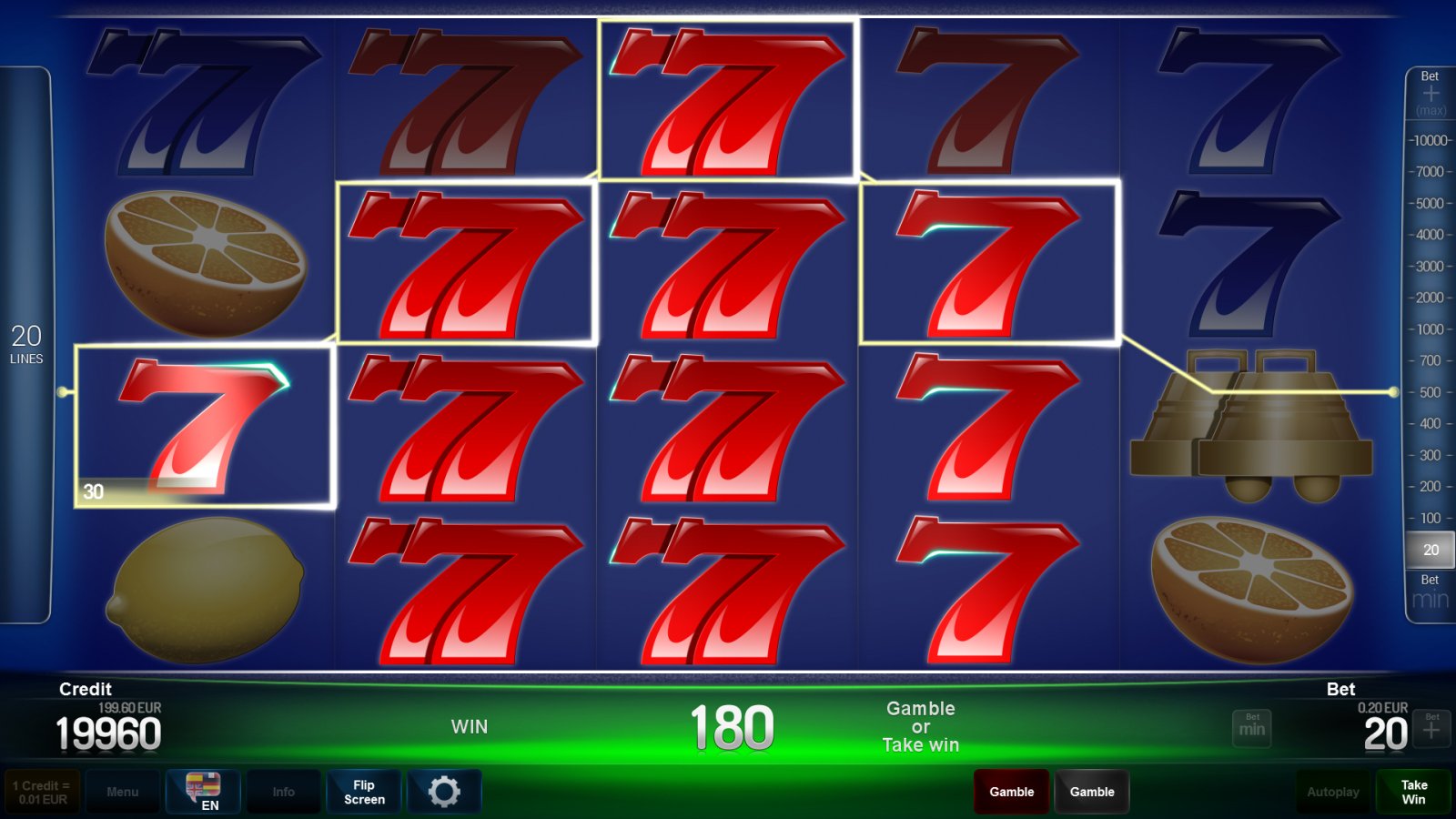Image resolution: width=1456 pixels, height=819 pixels.
Task: Choose the red Gamble option
Action: pyautogui.click(x=1010, y=791)
